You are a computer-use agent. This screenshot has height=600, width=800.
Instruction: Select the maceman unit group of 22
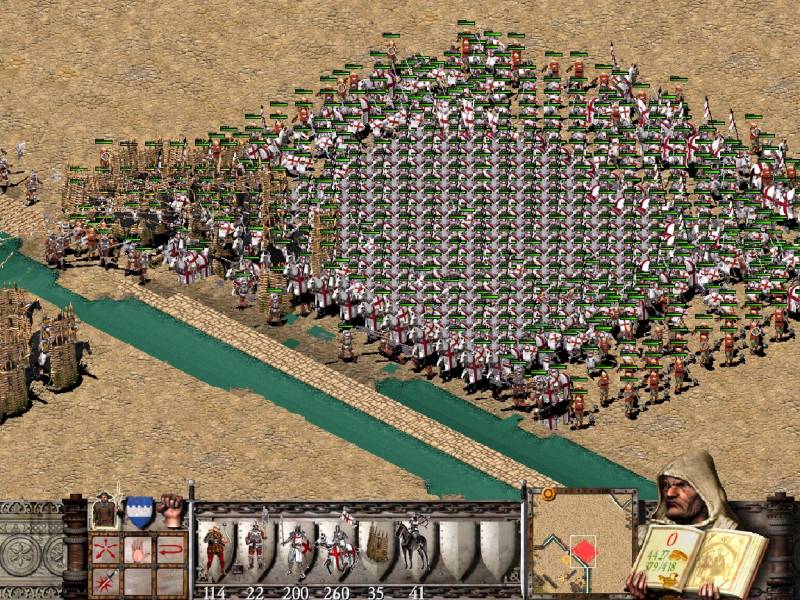click(x=254, y=550)
